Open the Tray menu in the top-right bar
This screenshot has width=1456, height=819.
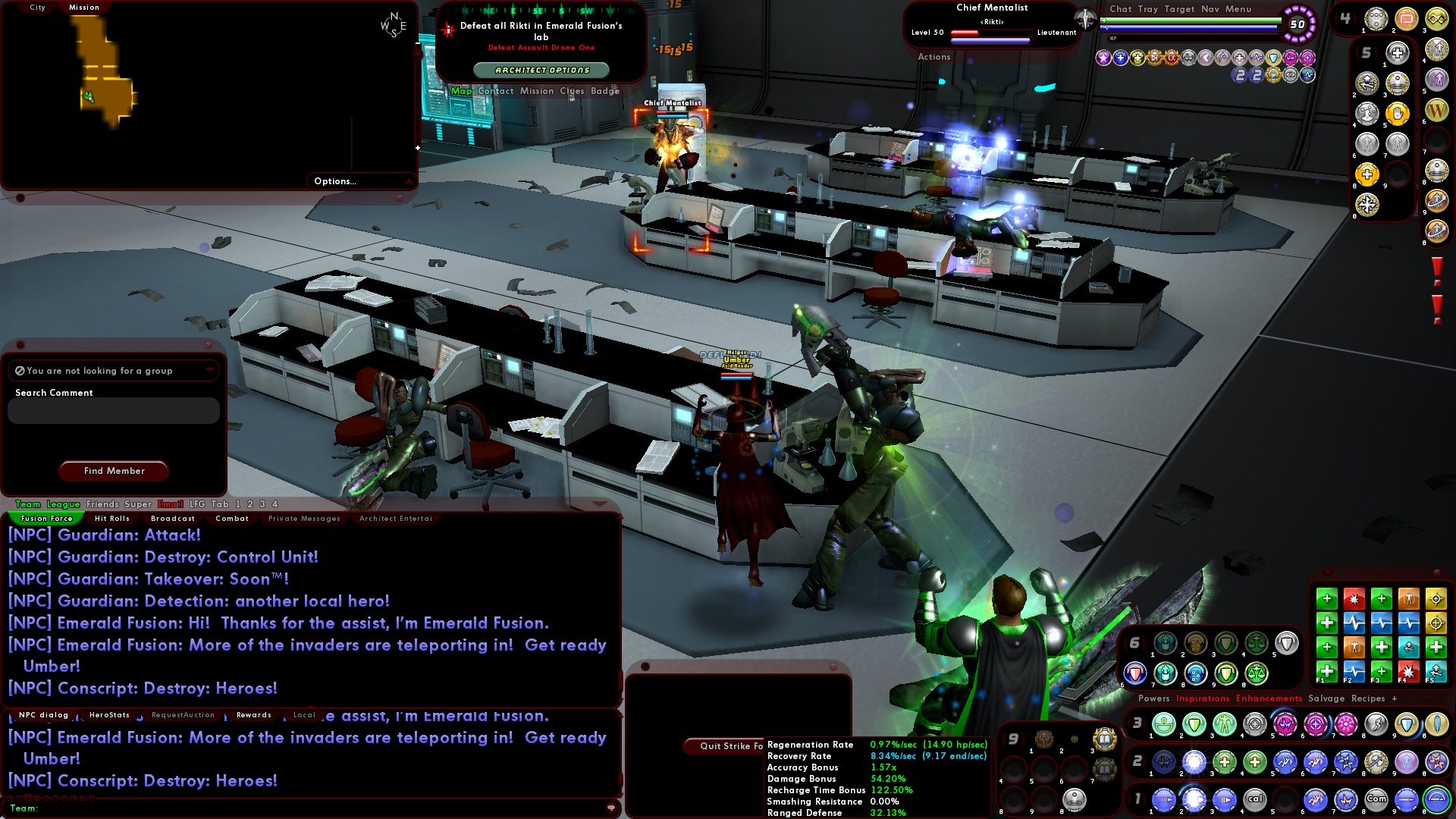tap(1148, 10)
